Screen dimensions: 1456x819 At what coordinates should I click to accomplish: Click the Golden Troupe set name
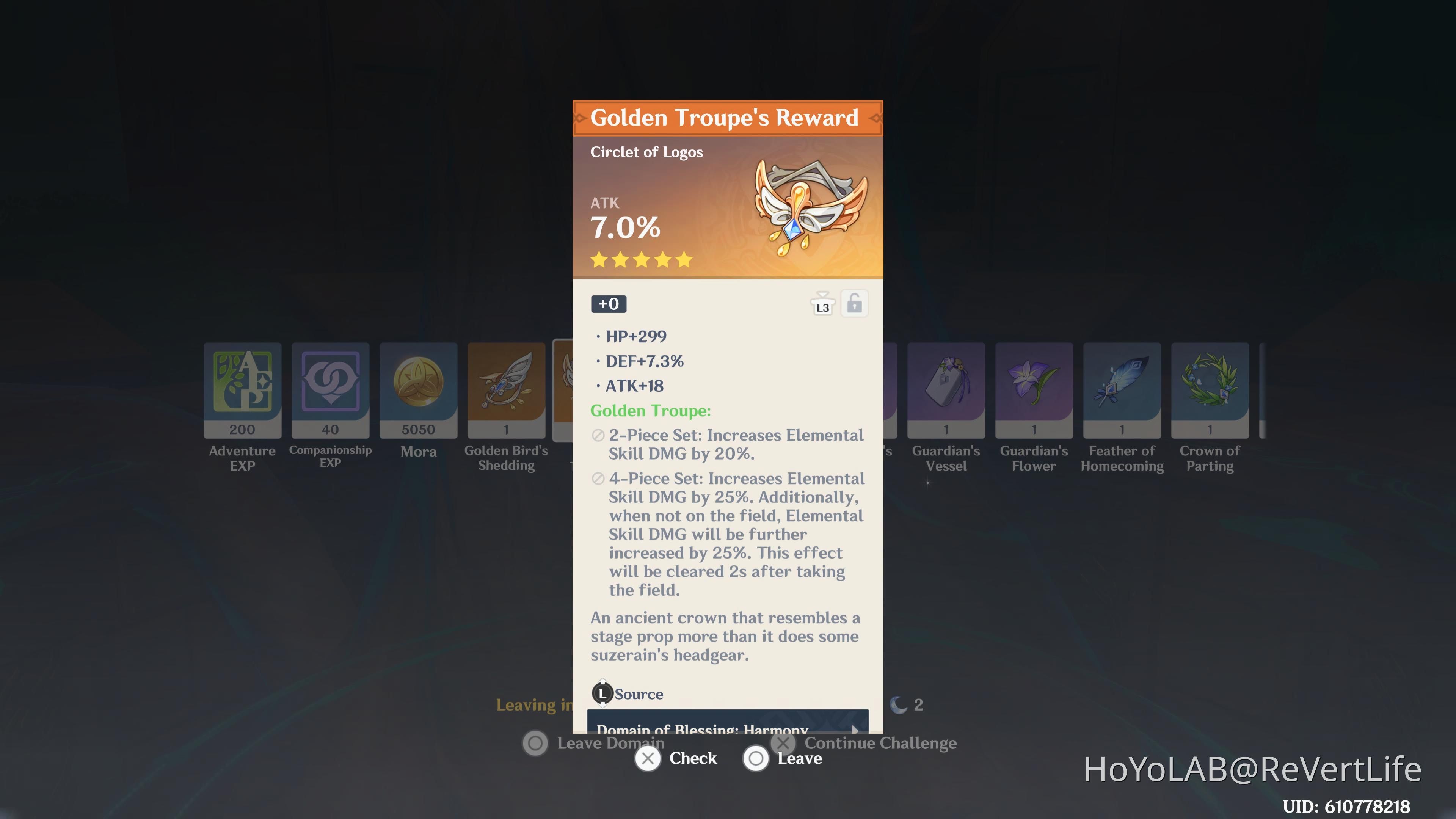click(650, 411)
